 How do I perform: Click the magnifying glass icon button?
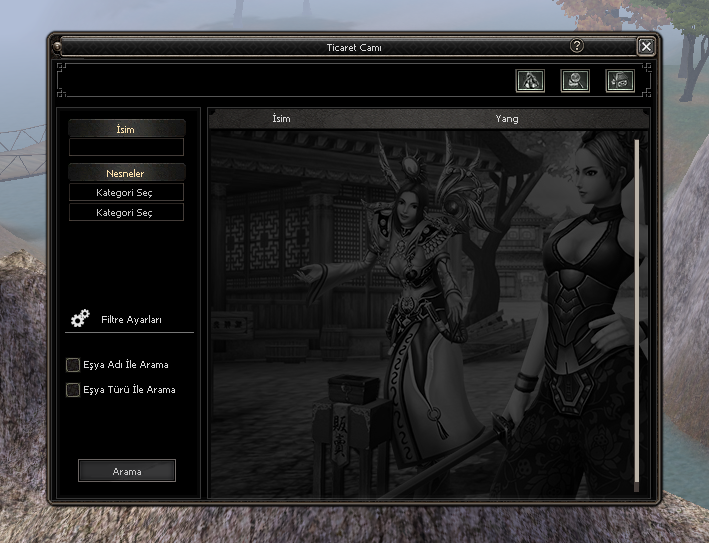coord(575,81)
